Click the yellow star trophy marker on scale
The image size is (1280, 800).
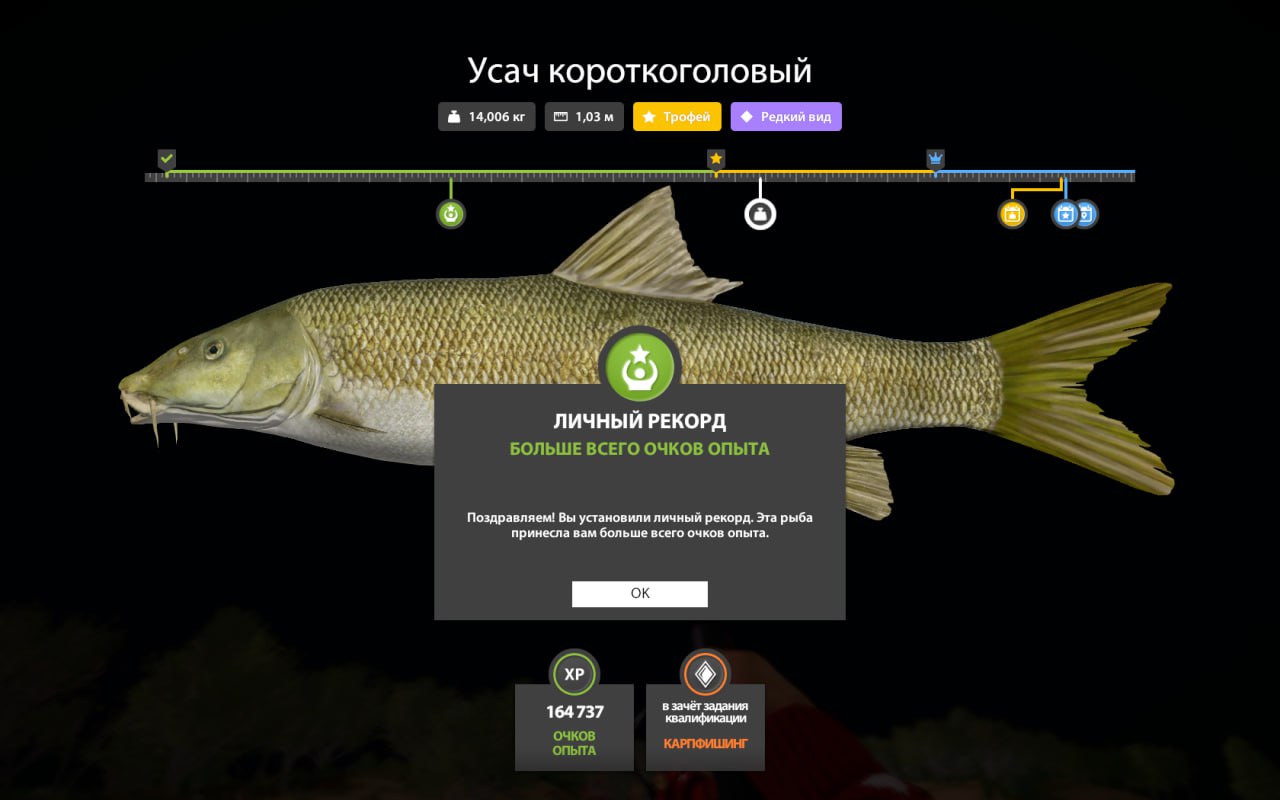tap(716, 157)
